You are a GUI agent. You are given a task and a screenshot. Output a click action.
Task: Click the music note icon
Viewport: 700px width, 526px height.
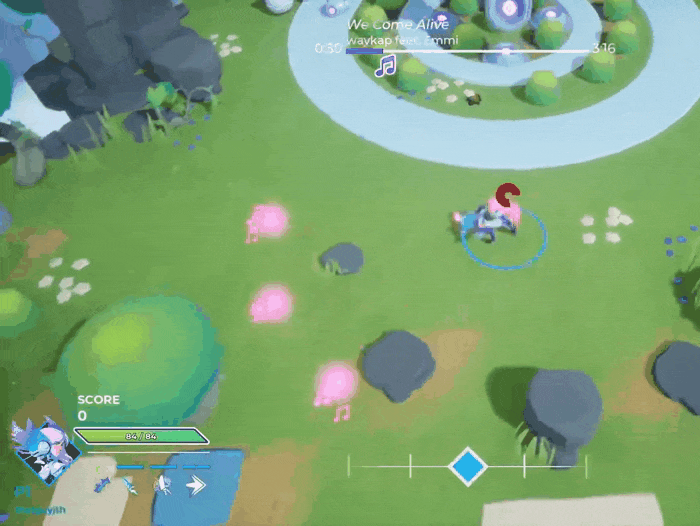point(385,66)
